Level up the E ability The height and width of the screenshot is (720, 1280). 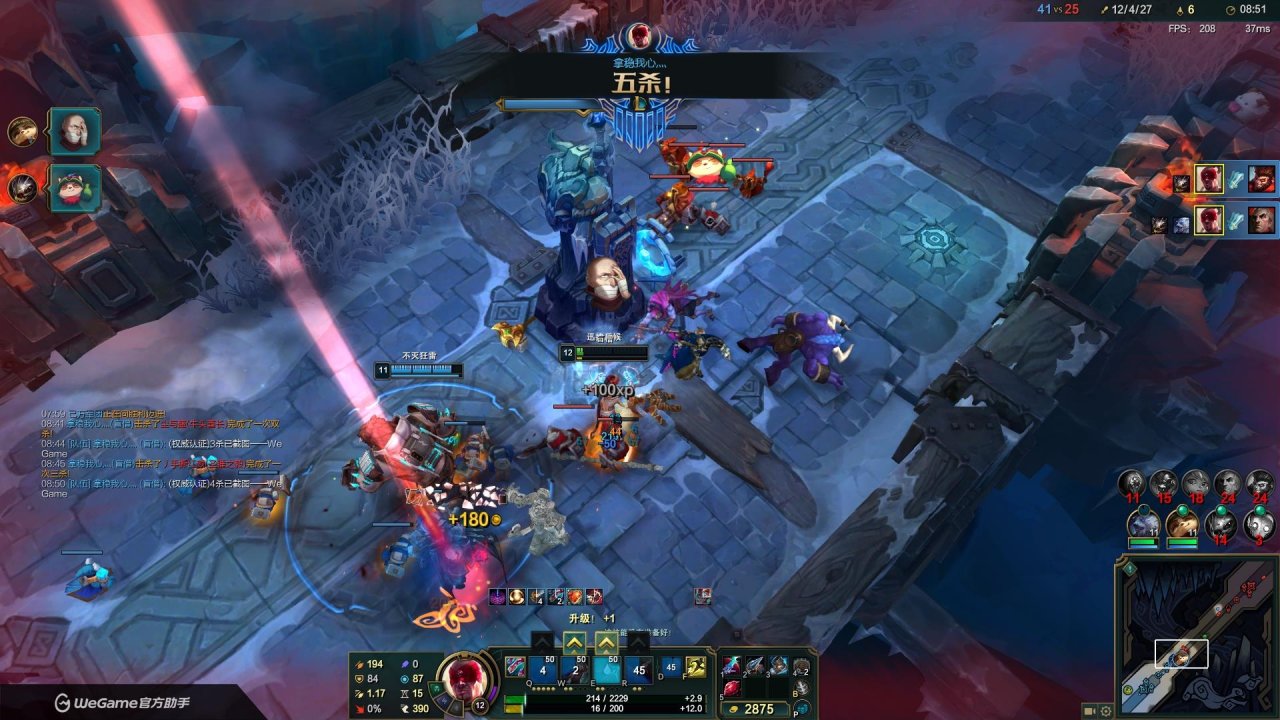click(607, 642)
